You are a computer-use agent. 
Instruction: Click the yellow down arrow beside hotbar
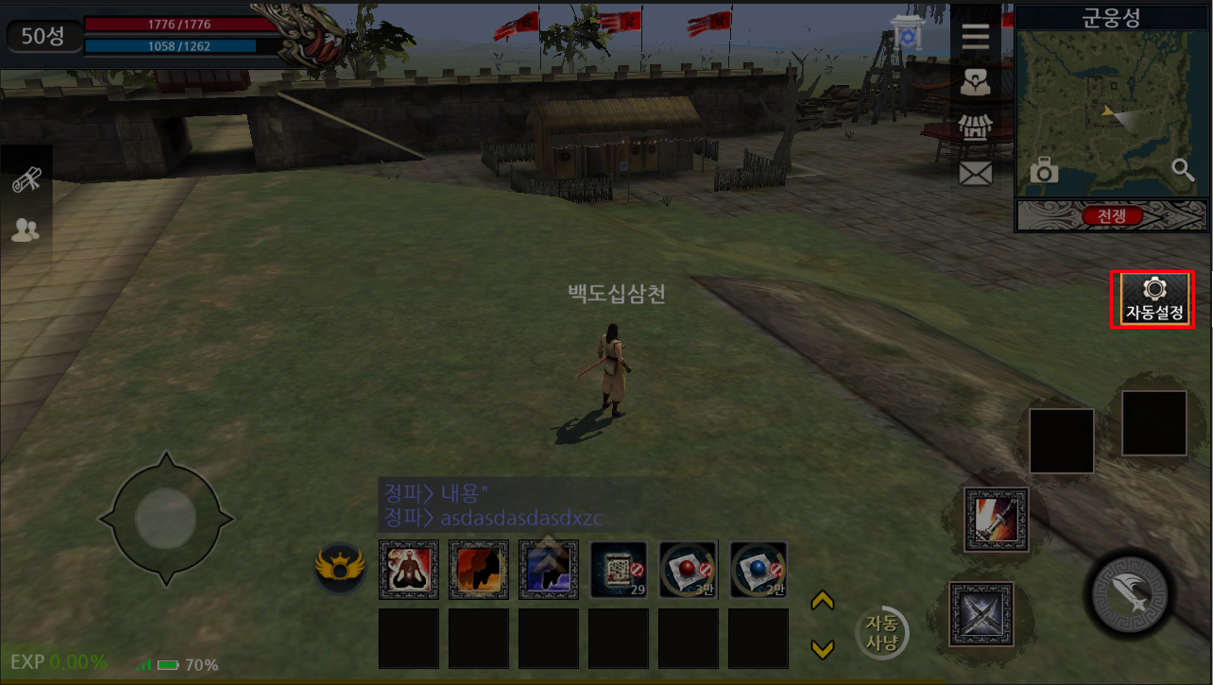(822, 650)
